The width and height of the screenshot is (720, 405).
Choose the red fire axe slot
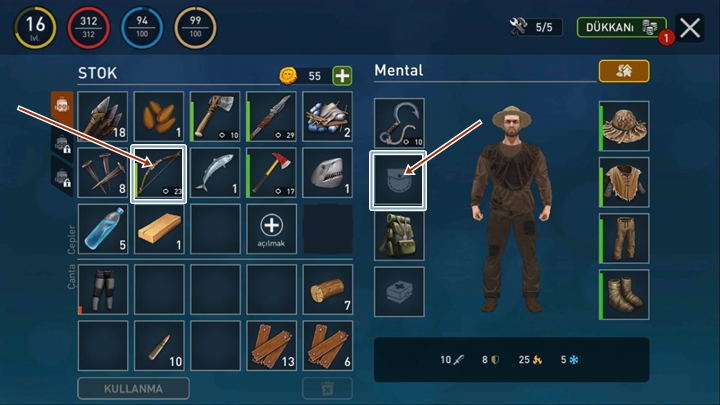coord(272,174)
